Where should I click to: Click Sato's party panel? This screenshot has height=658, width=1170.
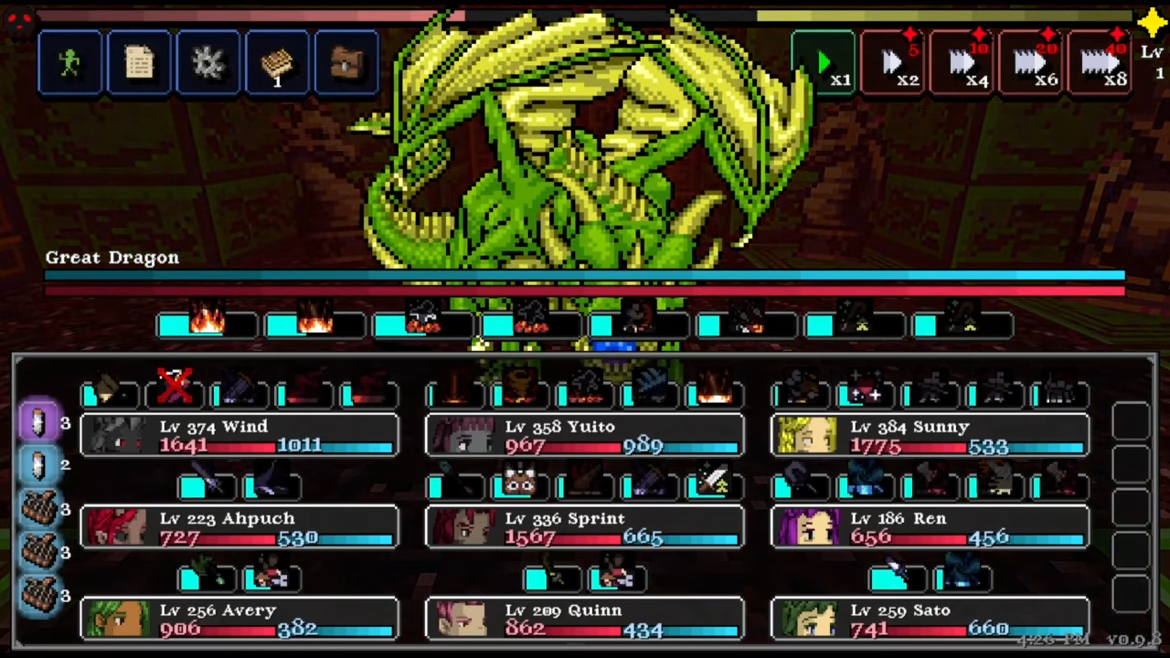pyautogui.click(x=930, y=619)
